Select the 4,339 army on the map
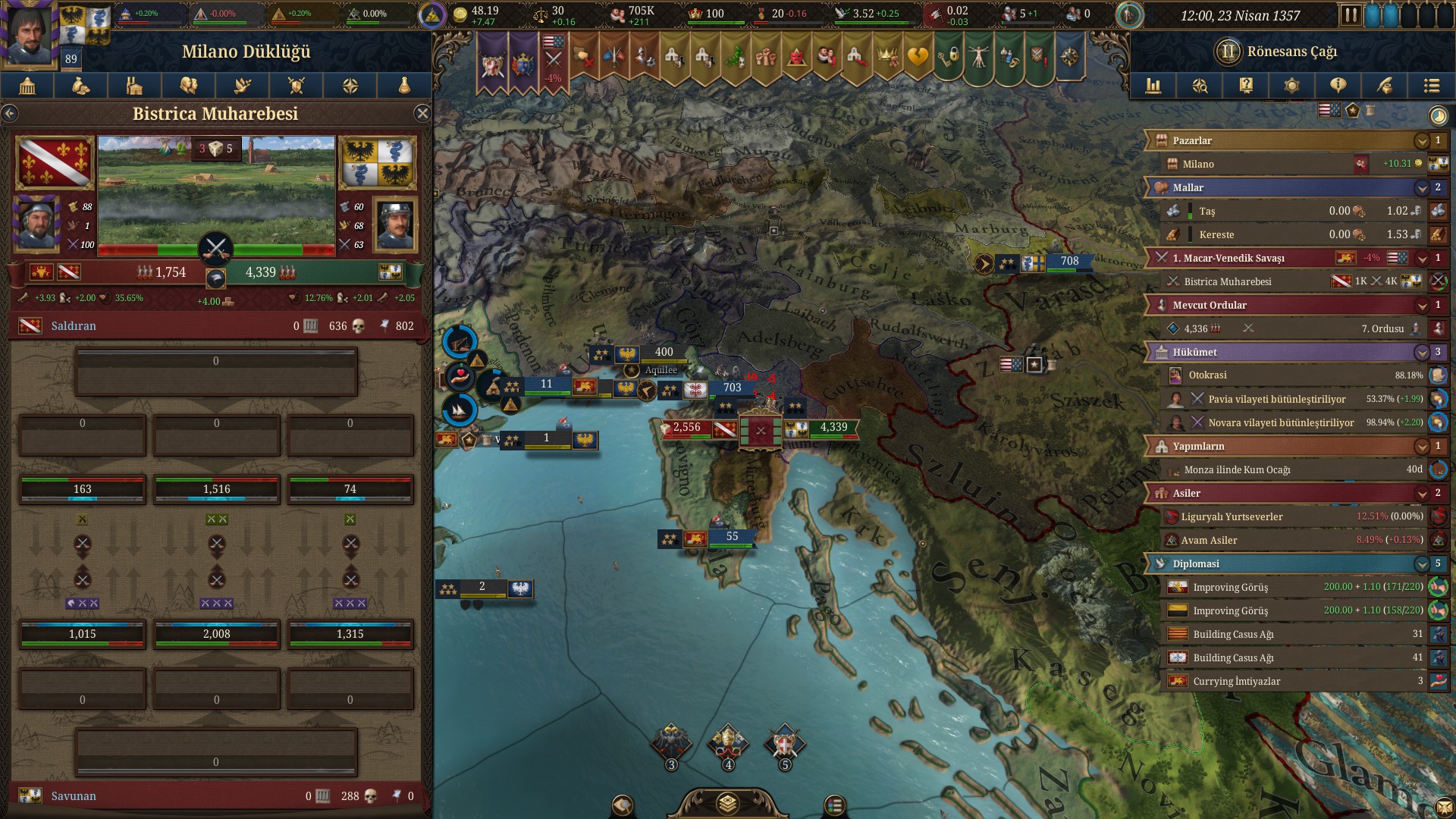Screen dimensions: 1456x819 tap(833, 428)
